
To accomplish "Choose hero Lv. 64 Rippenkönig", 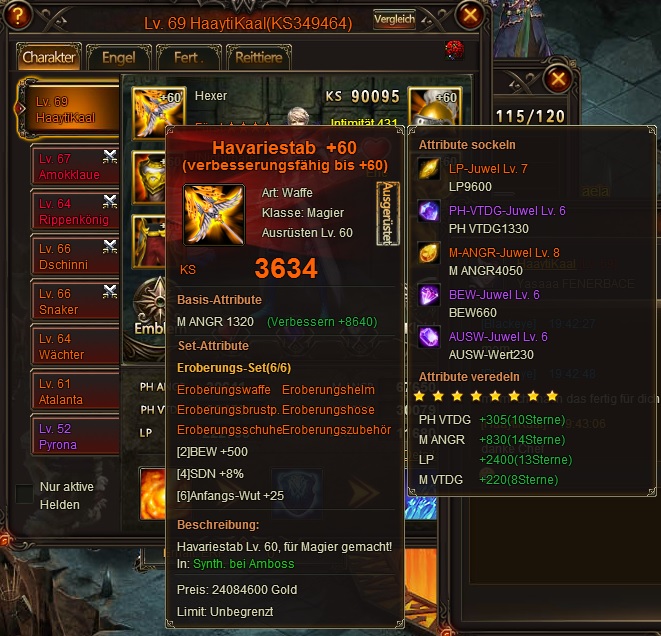I will 67,211.
